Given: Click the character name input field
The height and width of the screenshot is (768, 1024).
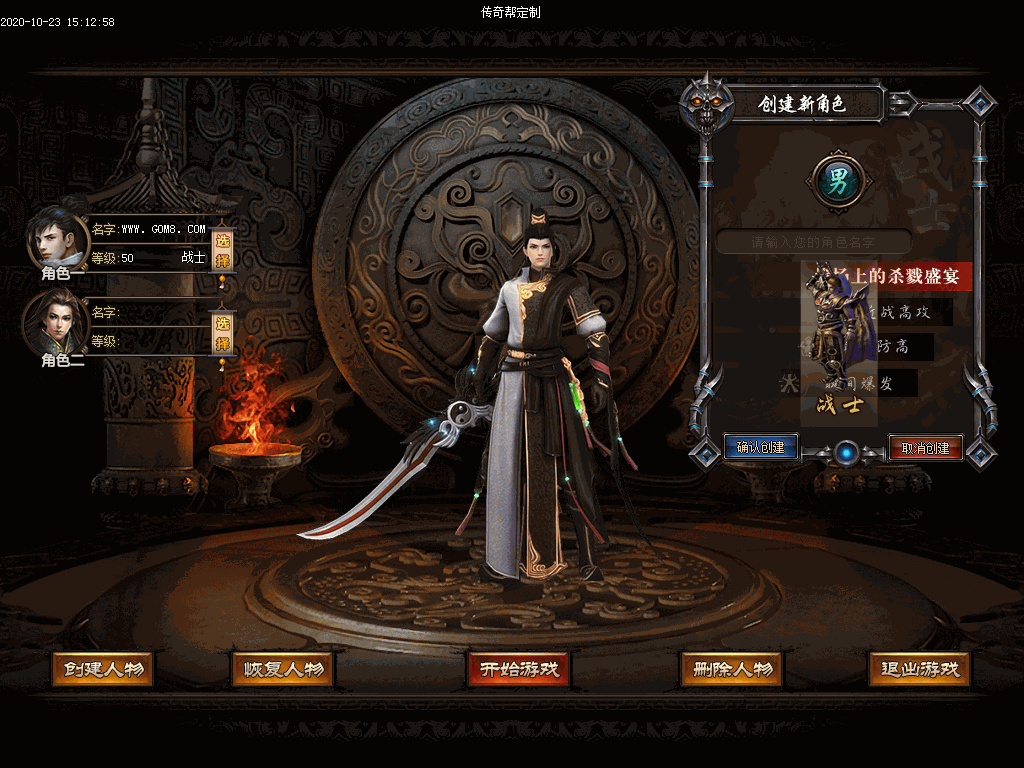Looking at the screenshot, I should (x=813, y=242).
